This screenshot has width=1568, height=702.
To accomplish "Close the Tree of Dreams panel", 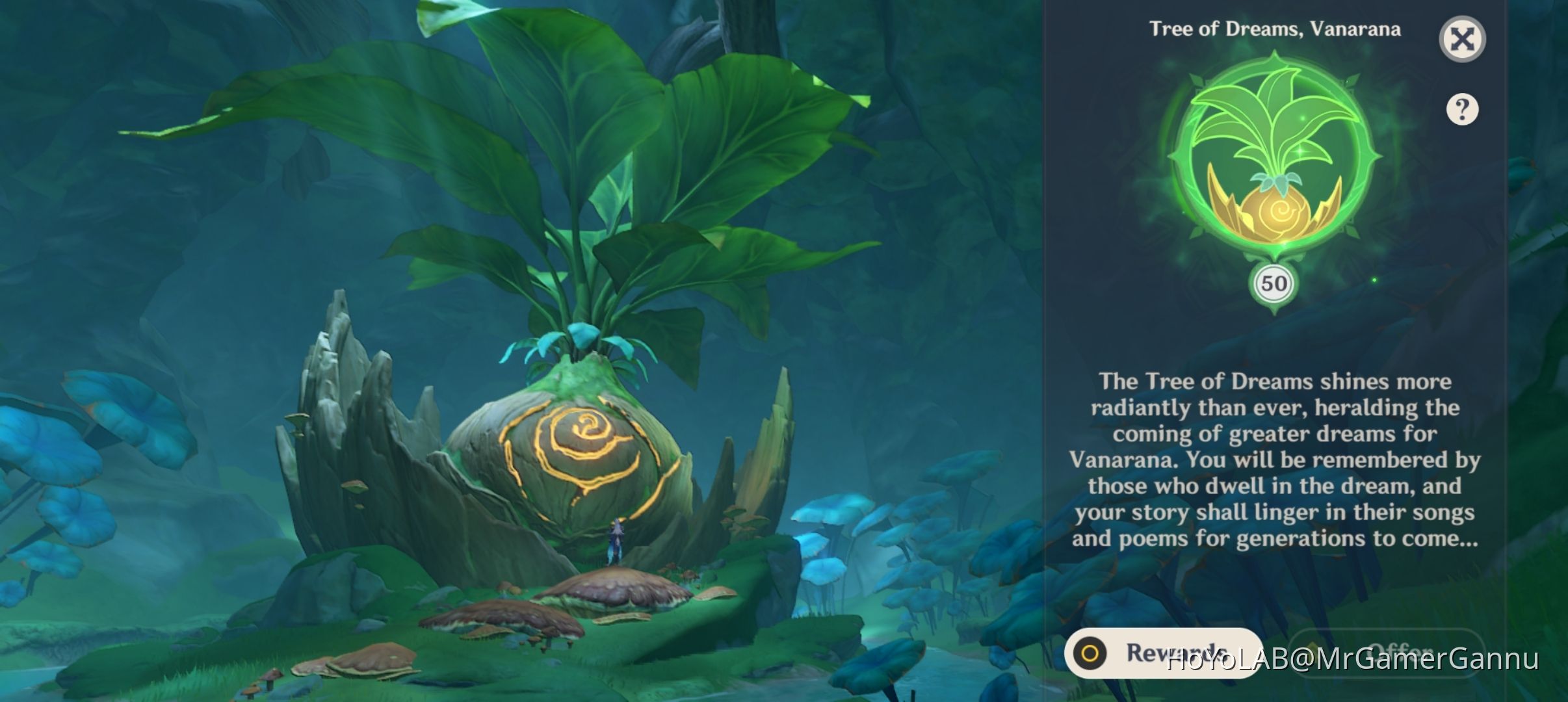I will pyautogui.click(x=1462, y=39).
